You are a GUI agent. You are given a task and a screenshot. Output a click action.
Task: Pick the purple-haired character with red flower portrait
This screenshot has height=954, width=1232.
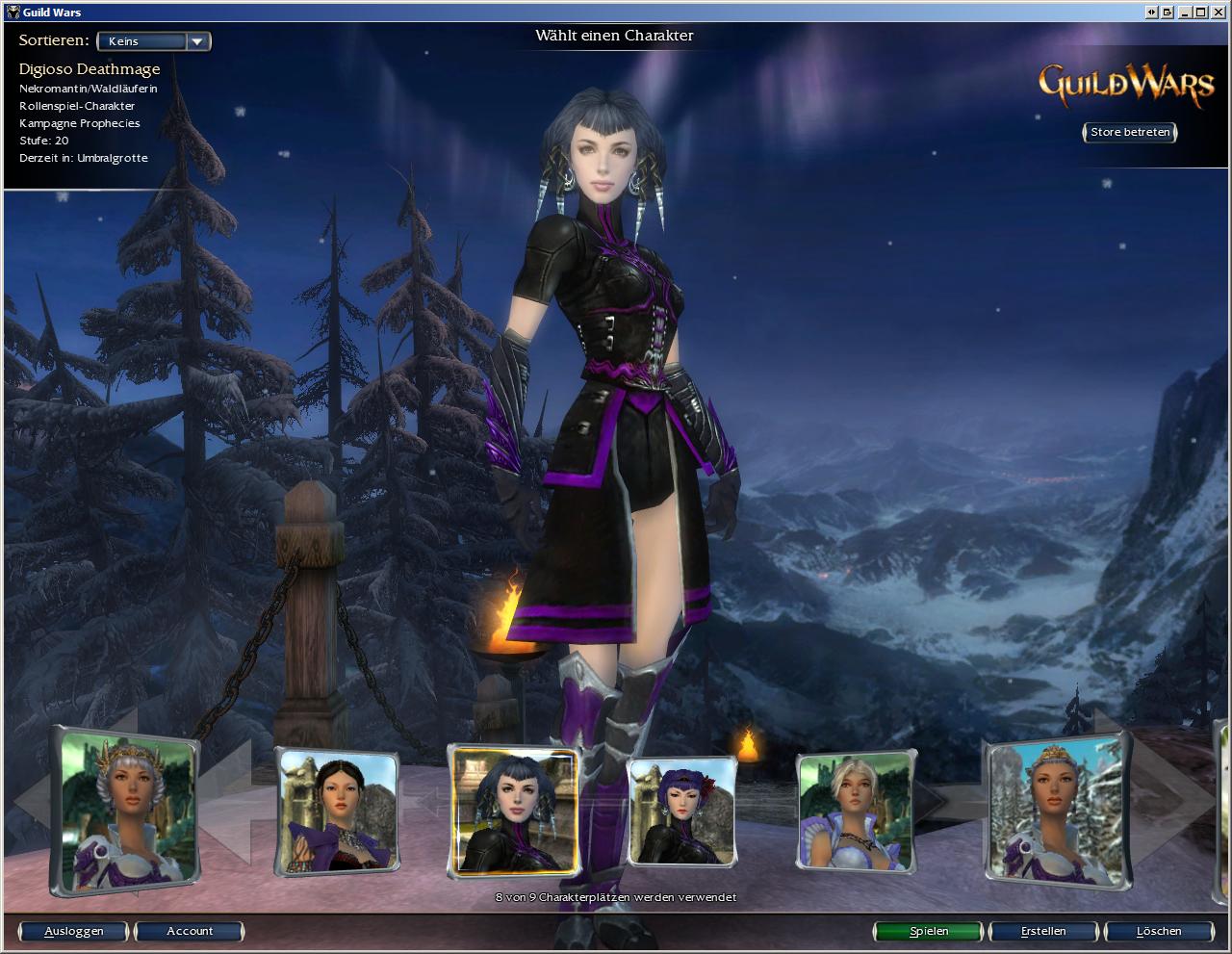pyautogui.click(x=681, y=812)
